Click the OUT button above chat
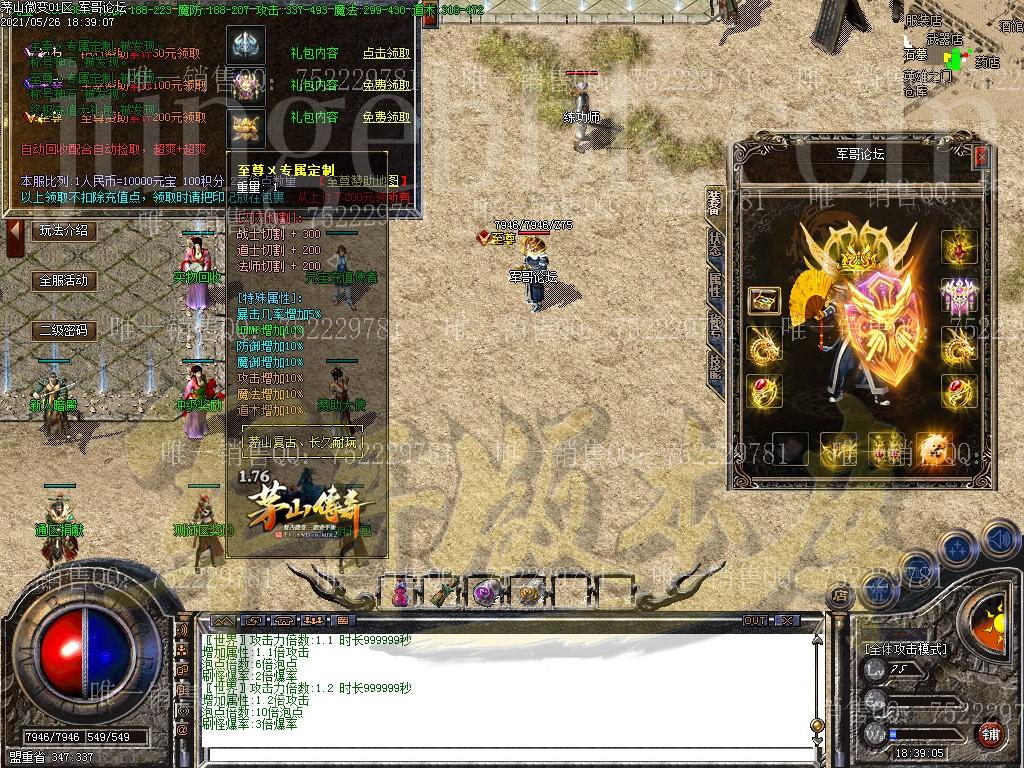1024x768 pixels. [755, 621]
